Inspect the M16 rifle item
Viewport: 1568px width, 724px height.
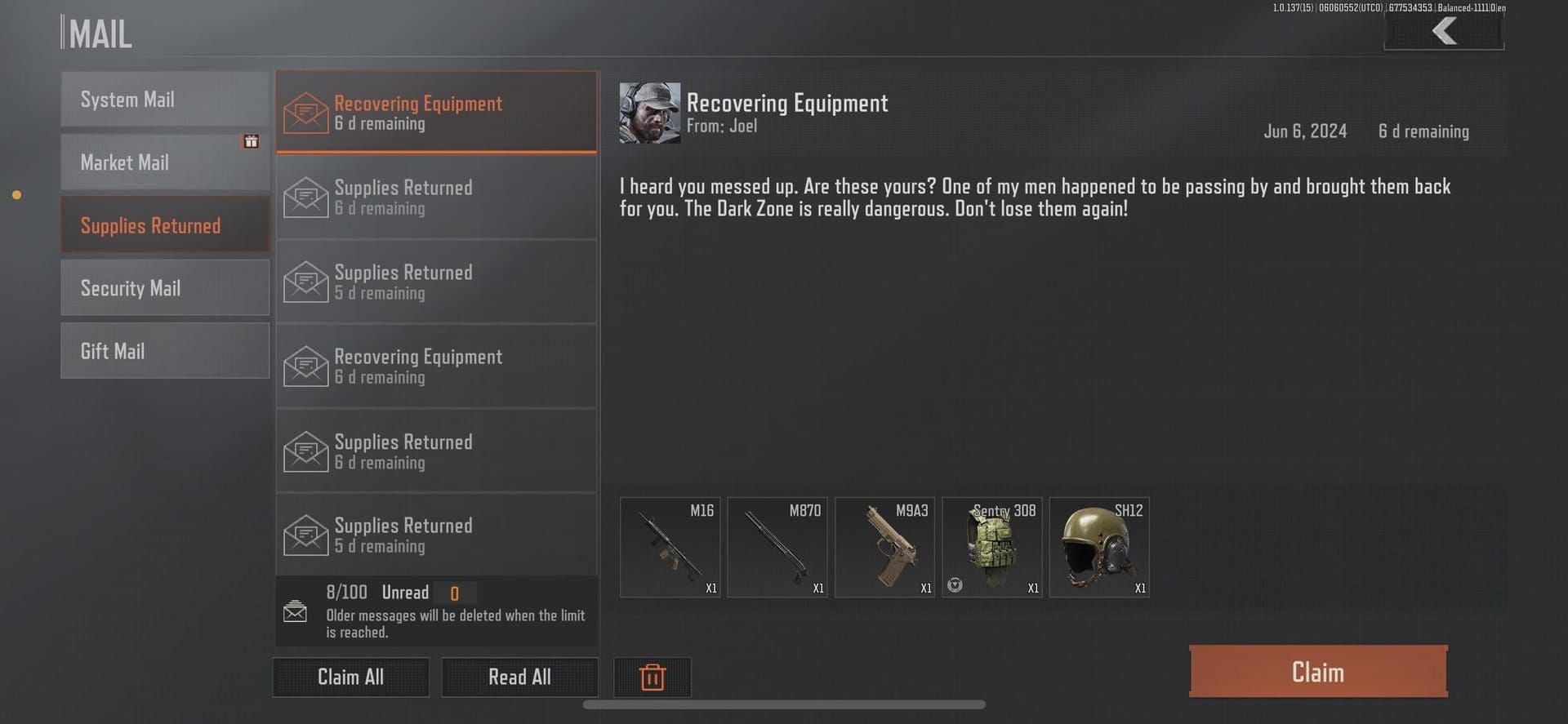click(670, 548)
